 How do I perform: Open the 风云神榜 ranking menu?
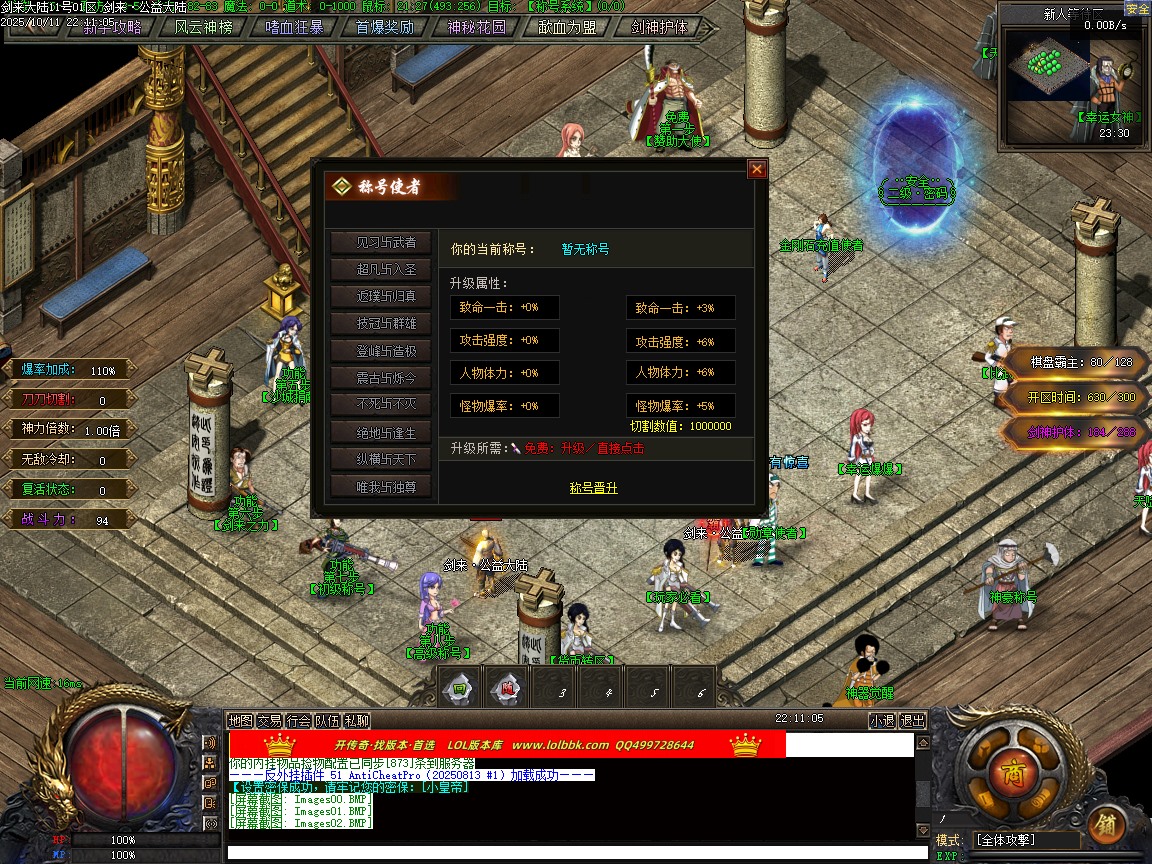pyautogui.click(x=203, y=27)
